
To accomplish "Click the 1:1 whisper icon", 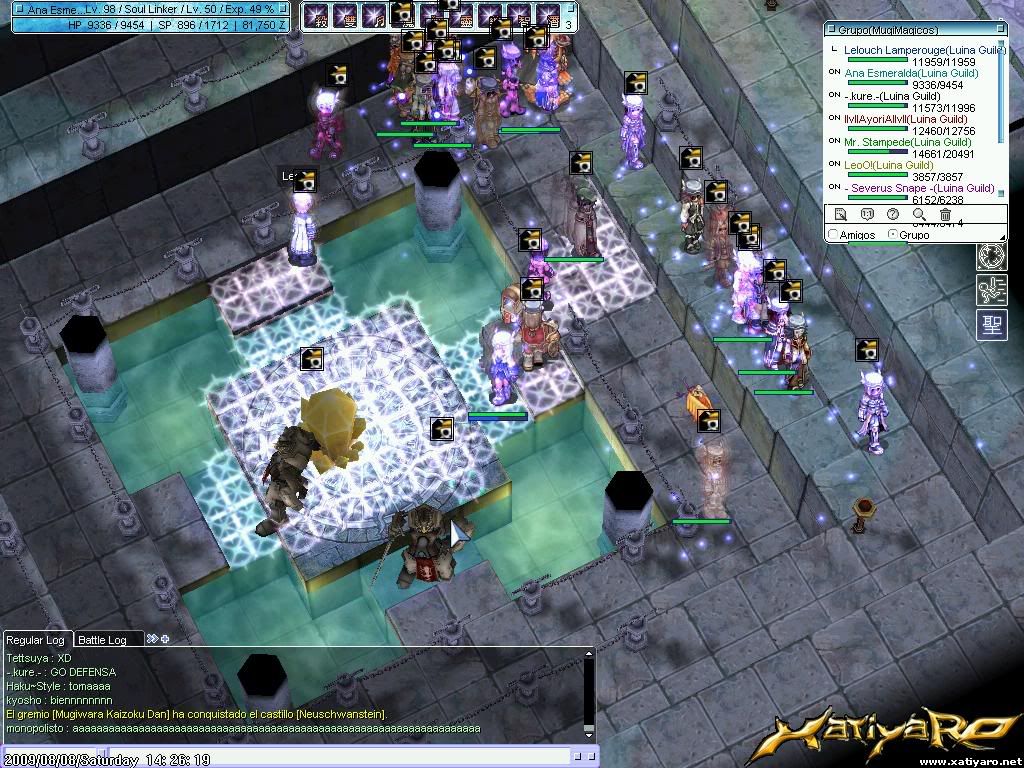I will click(867, 214).
